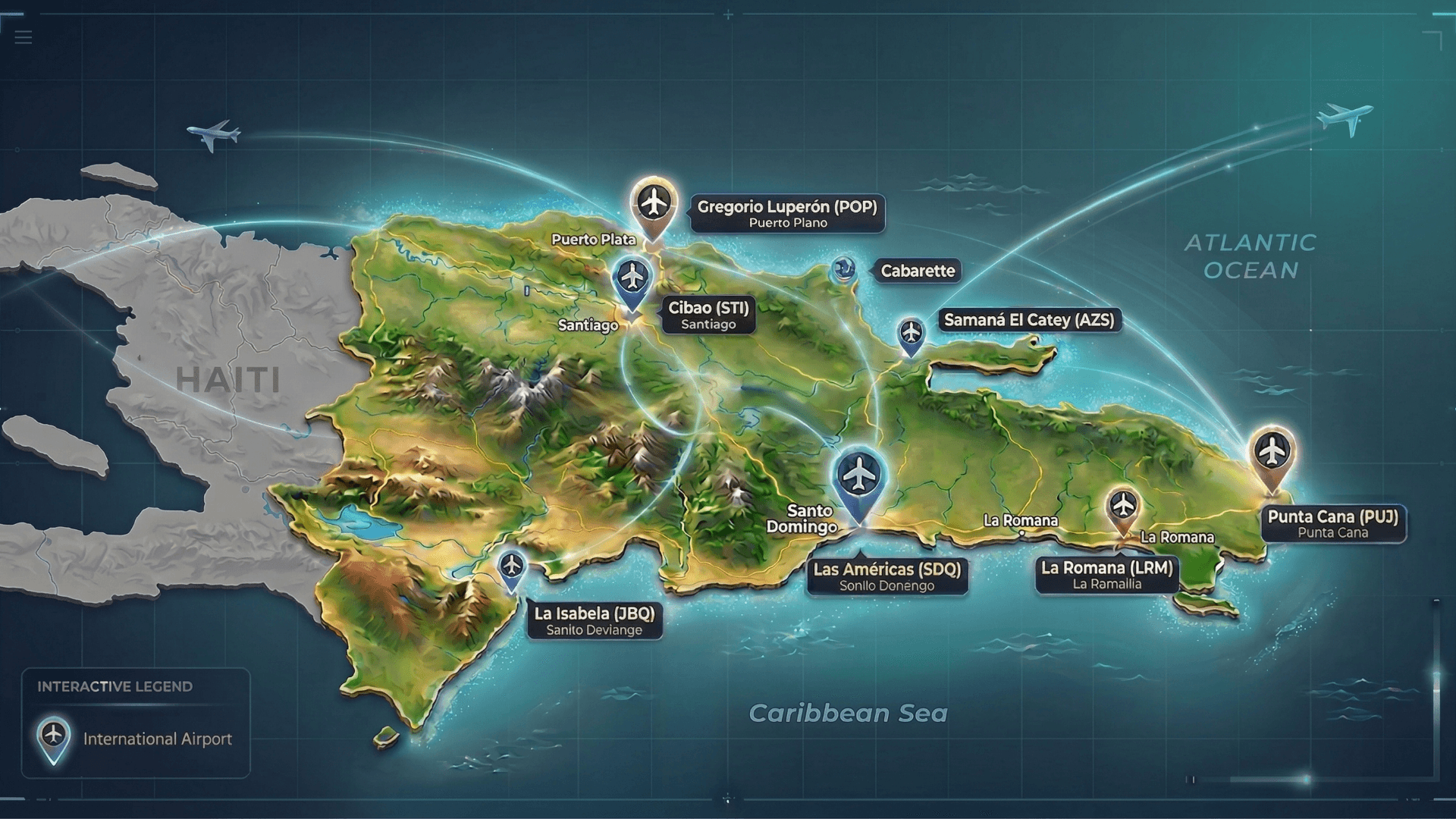Select the Las Américas (SDQ) airport pin
The width and height of the screenshot is (1456, 819).
click(x=858, y=477)
